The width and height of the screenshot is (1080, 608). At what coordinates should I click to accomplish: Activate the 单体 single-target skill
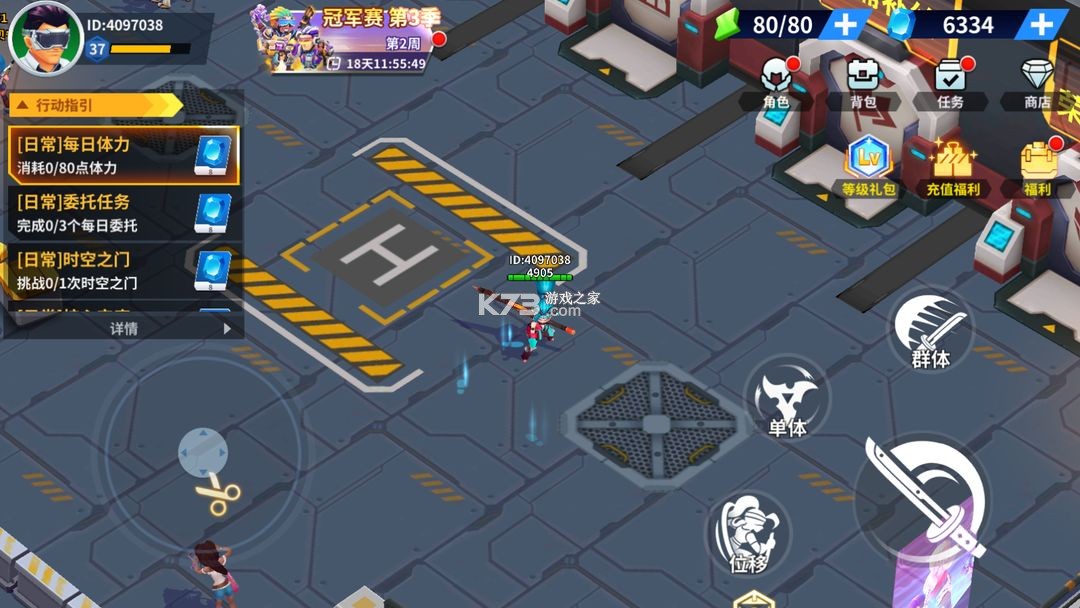[x=787, y=399]
